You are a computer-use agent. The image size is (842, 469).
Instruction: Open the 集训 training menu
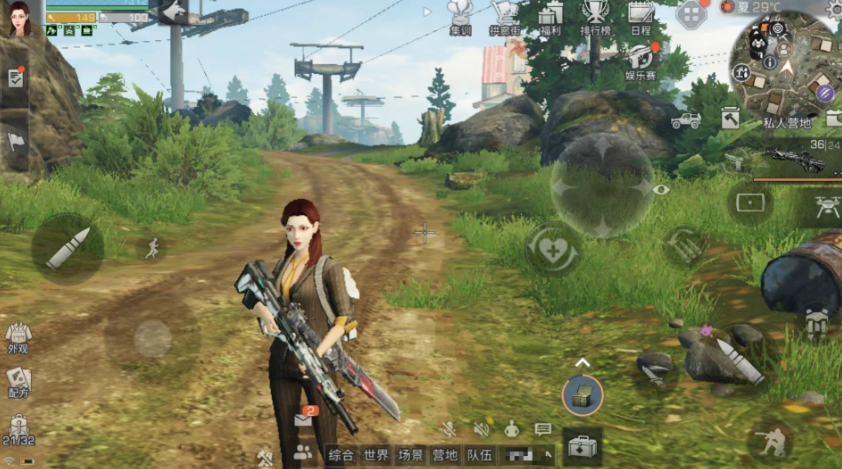[460, 17]
